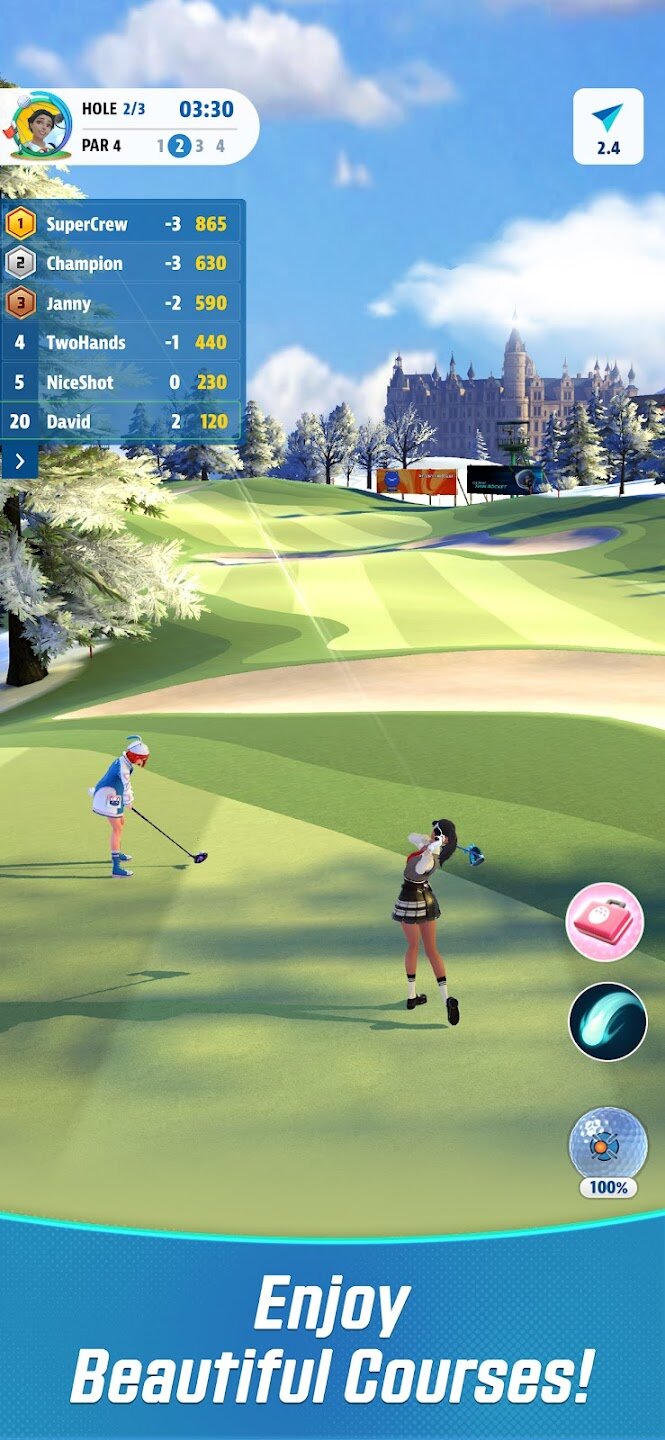The height and width of the screenshot is (1440, 665).
Task: Activate the blue swirl power shot skill
Action: [x=608, y=1021]
